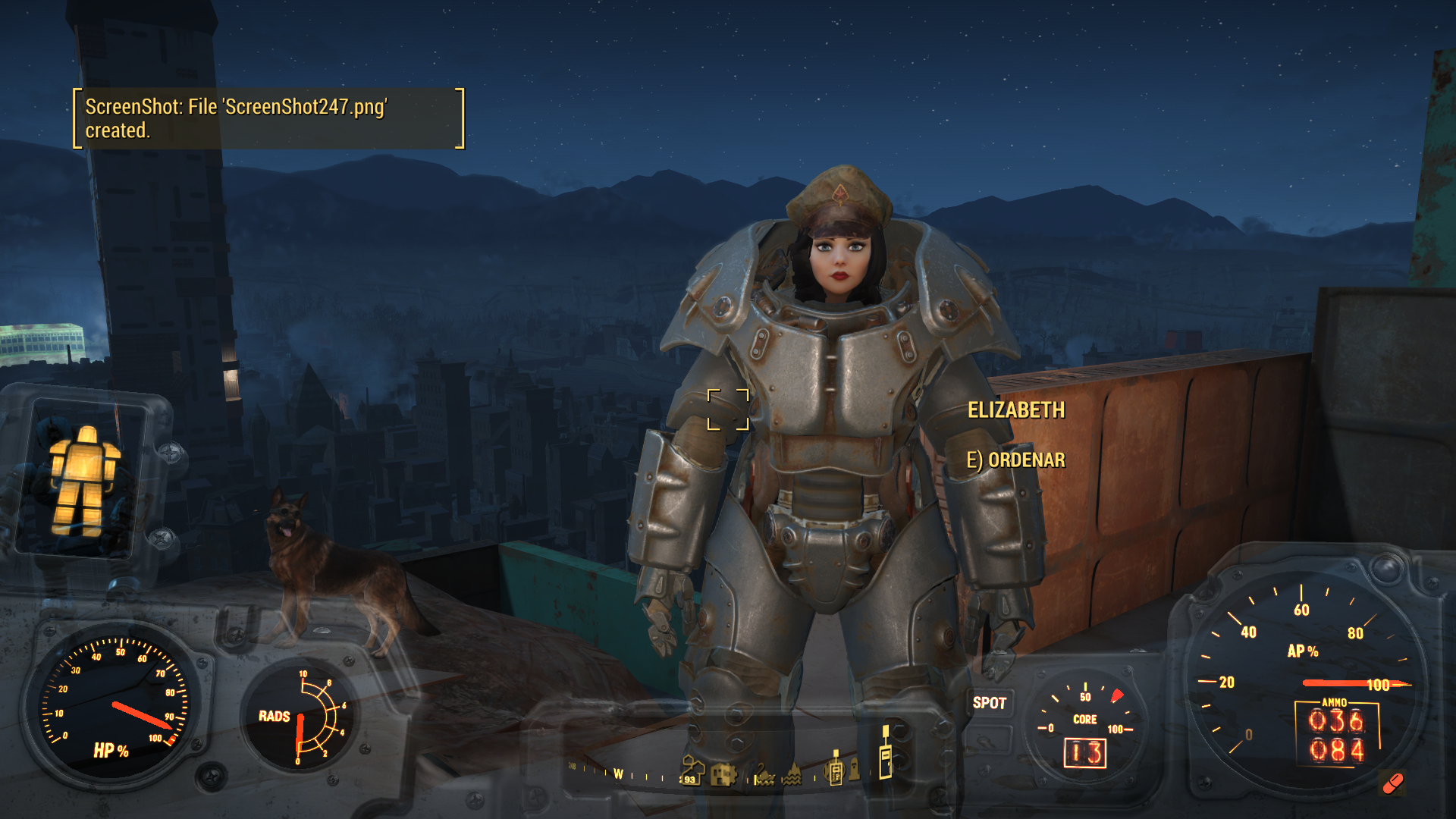Select the stimpak icon
This screenshot has height=819, width=1456.
click(x=1392, y=783)
